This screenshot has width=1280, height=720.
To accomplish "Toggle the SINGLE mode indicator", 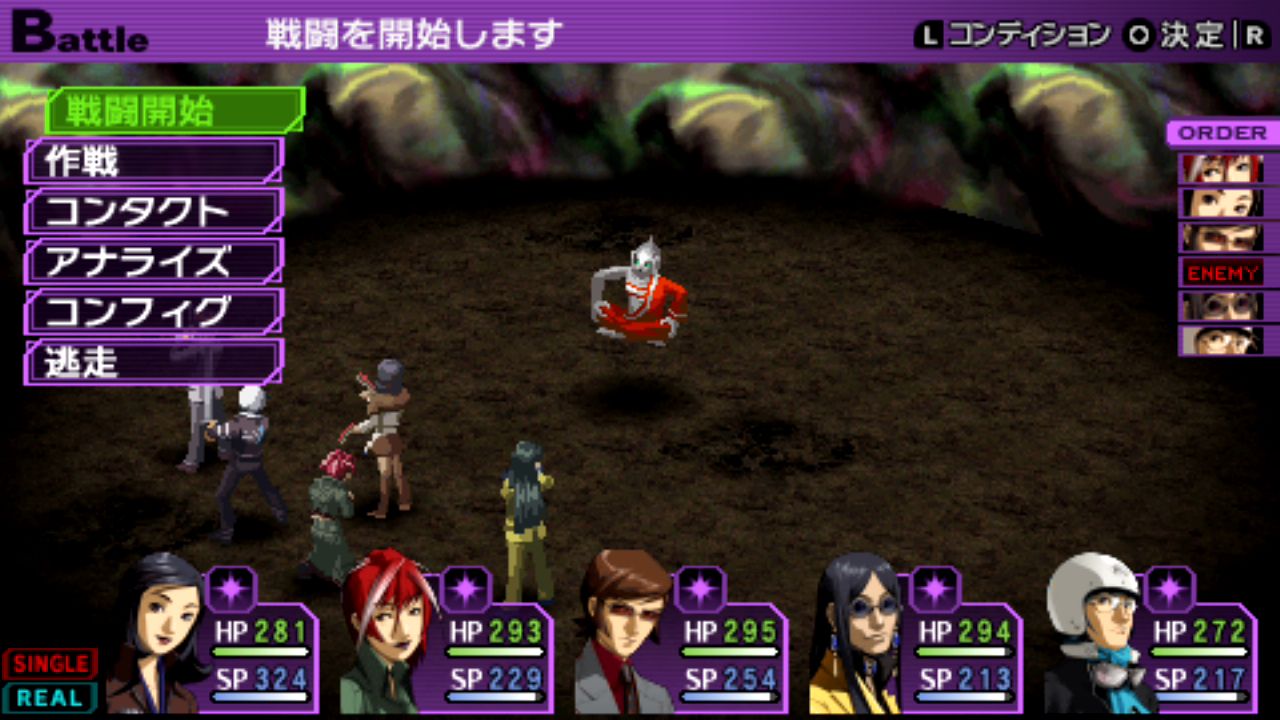I will pyautogui.click(x=50, y=663).
